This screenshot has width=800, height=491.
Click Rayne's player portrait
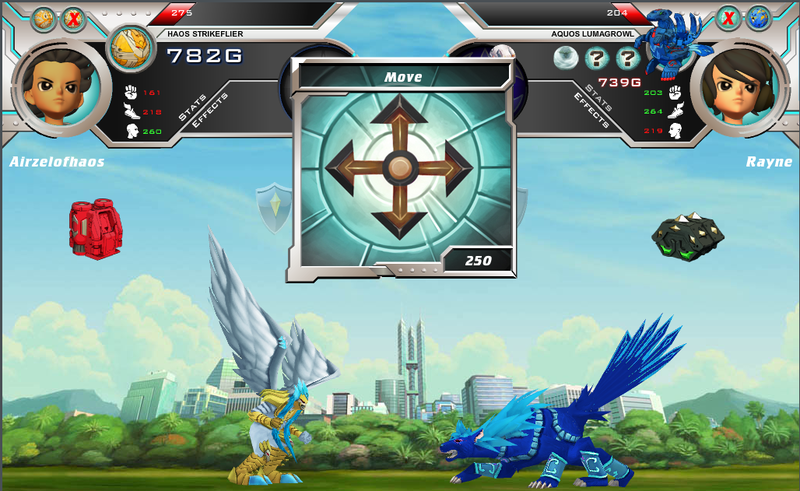[x=741, y=87]
